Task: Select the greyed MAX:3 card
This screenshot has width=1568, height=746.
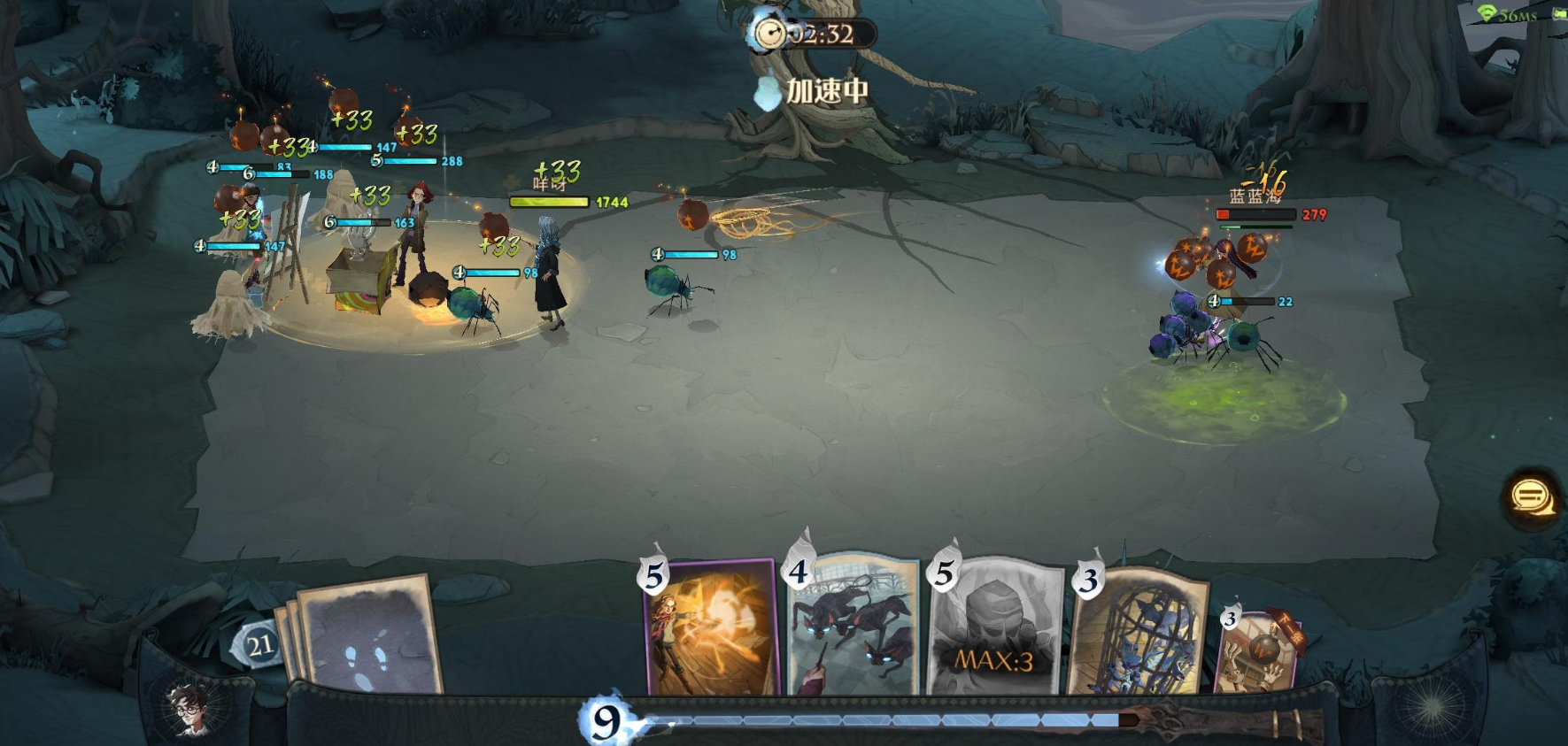Action: point(994,629)
